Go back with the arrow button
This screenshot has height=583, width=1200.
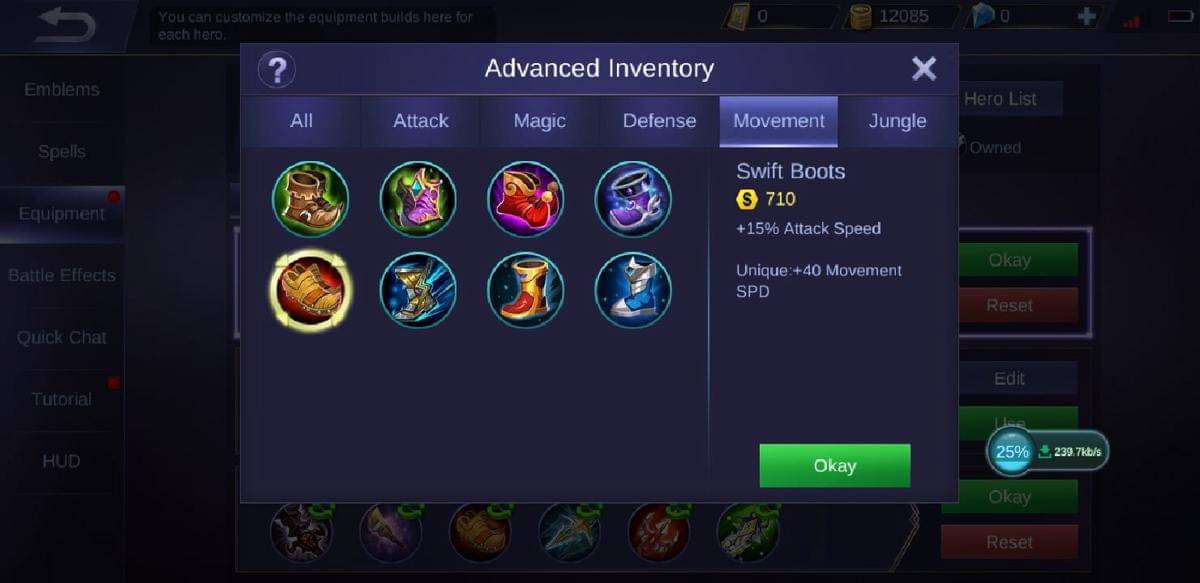[x=66, y=27]
